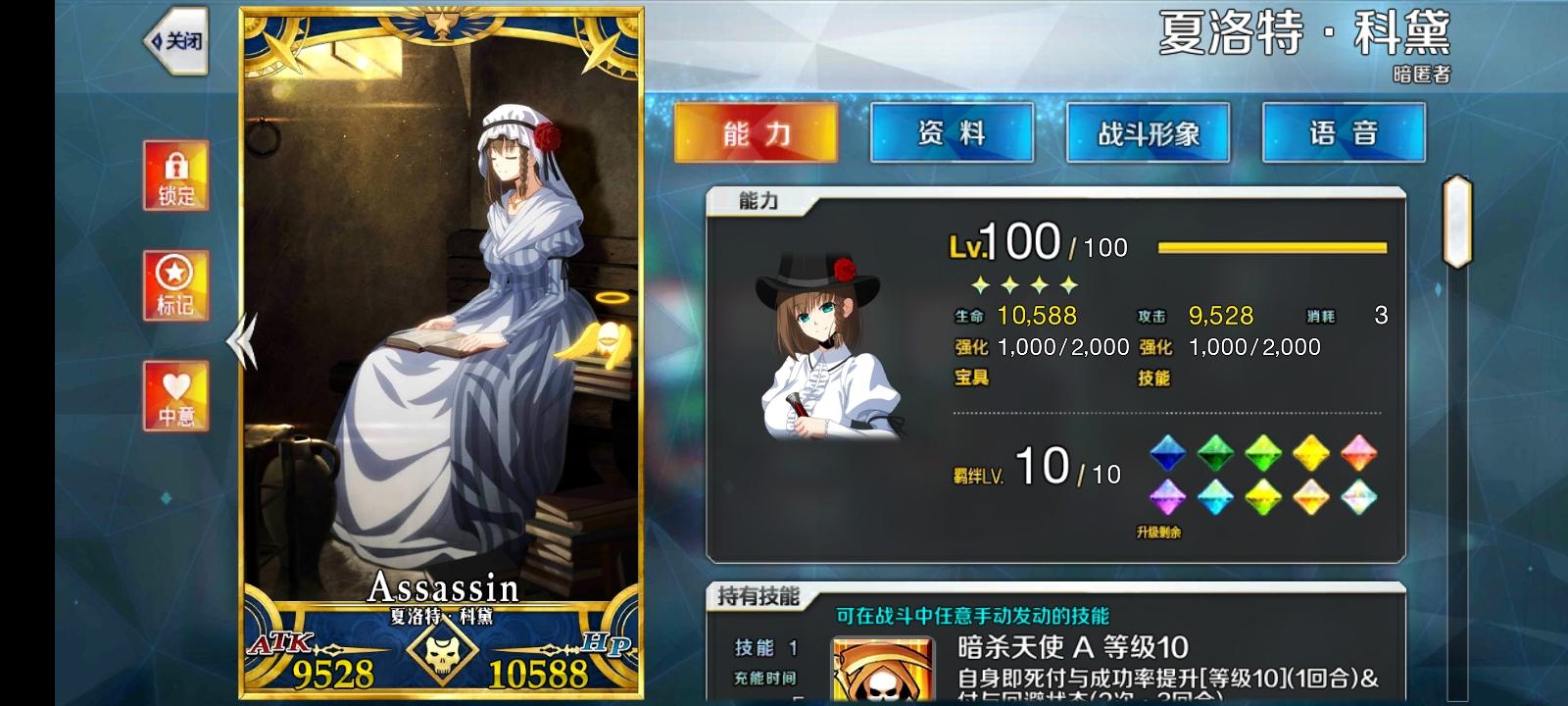Open the 语音 voice tab
Image resolution: width=1568 pixels, height=706 pixels.
pyautogui.click(x=1346, y=129)
